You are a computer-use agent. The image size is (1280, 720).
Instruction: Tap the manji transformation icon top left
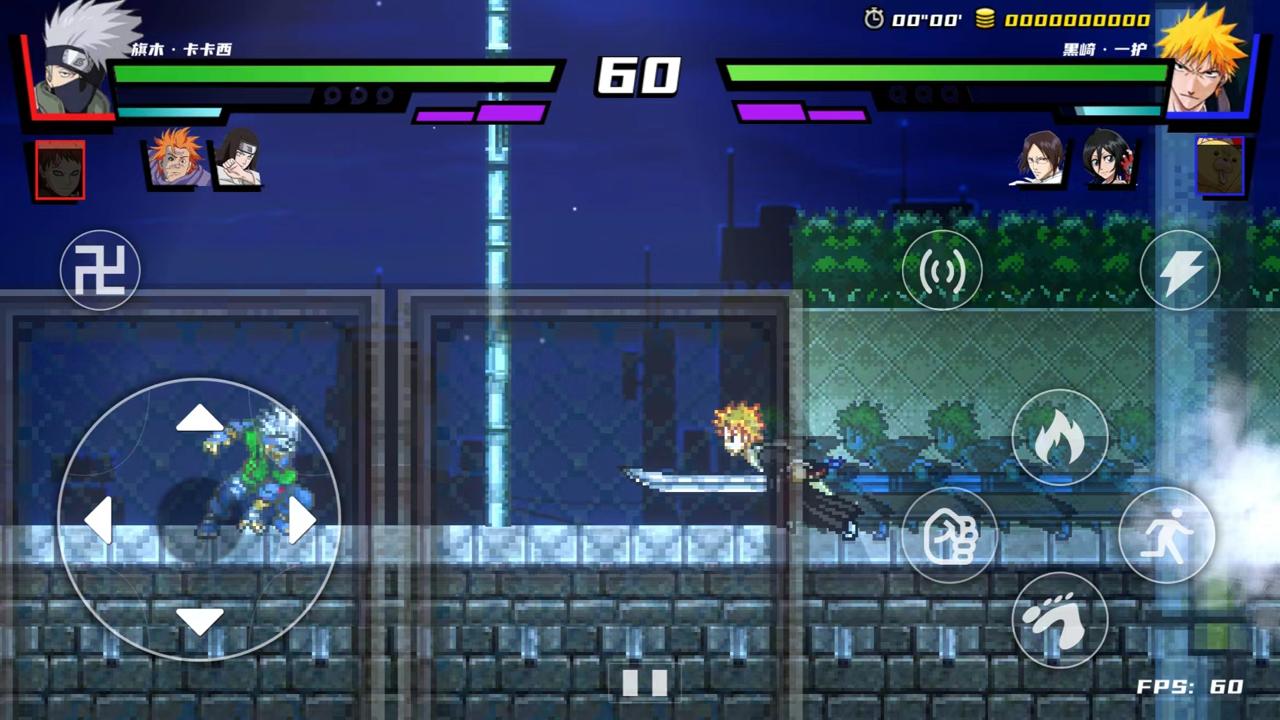[x=100, y=270]
